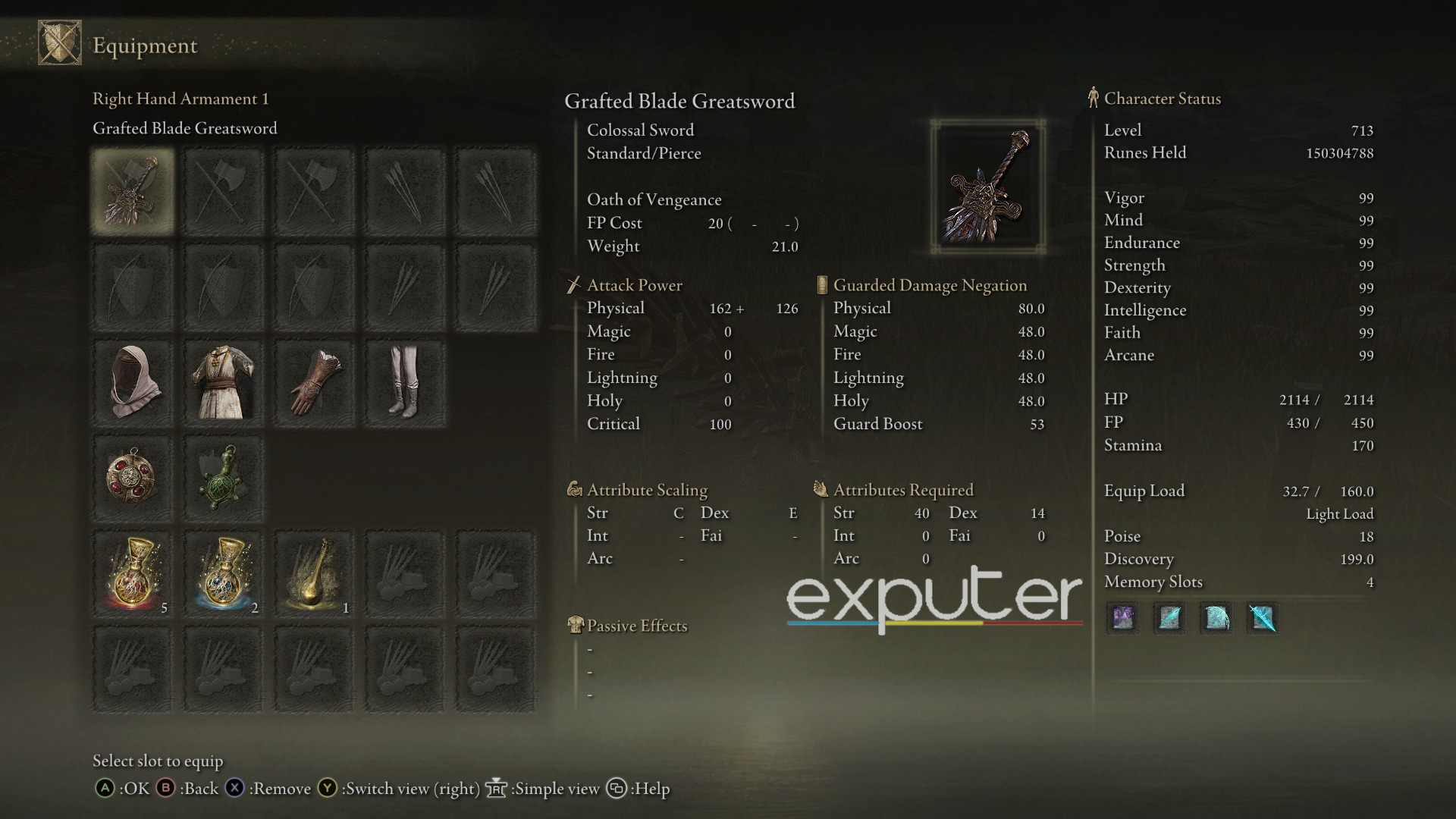Select the Flask of Wondrous Physick
Screen dimensions: 1456x819
(x=315, y=574)
